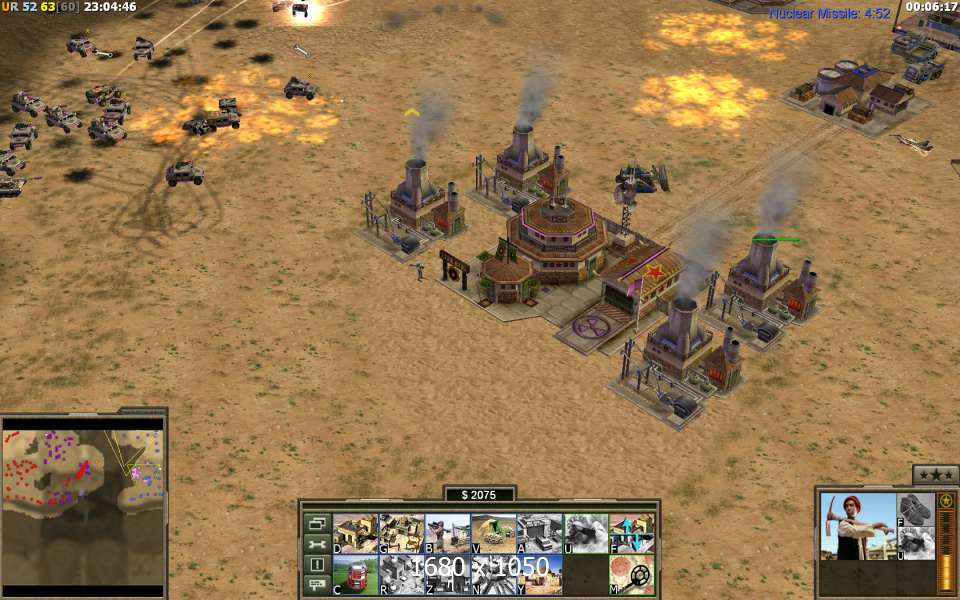The height and width of the screenshot is (600, 960).
Task: Click the wrench button
Action: click(x=317, y=544)
